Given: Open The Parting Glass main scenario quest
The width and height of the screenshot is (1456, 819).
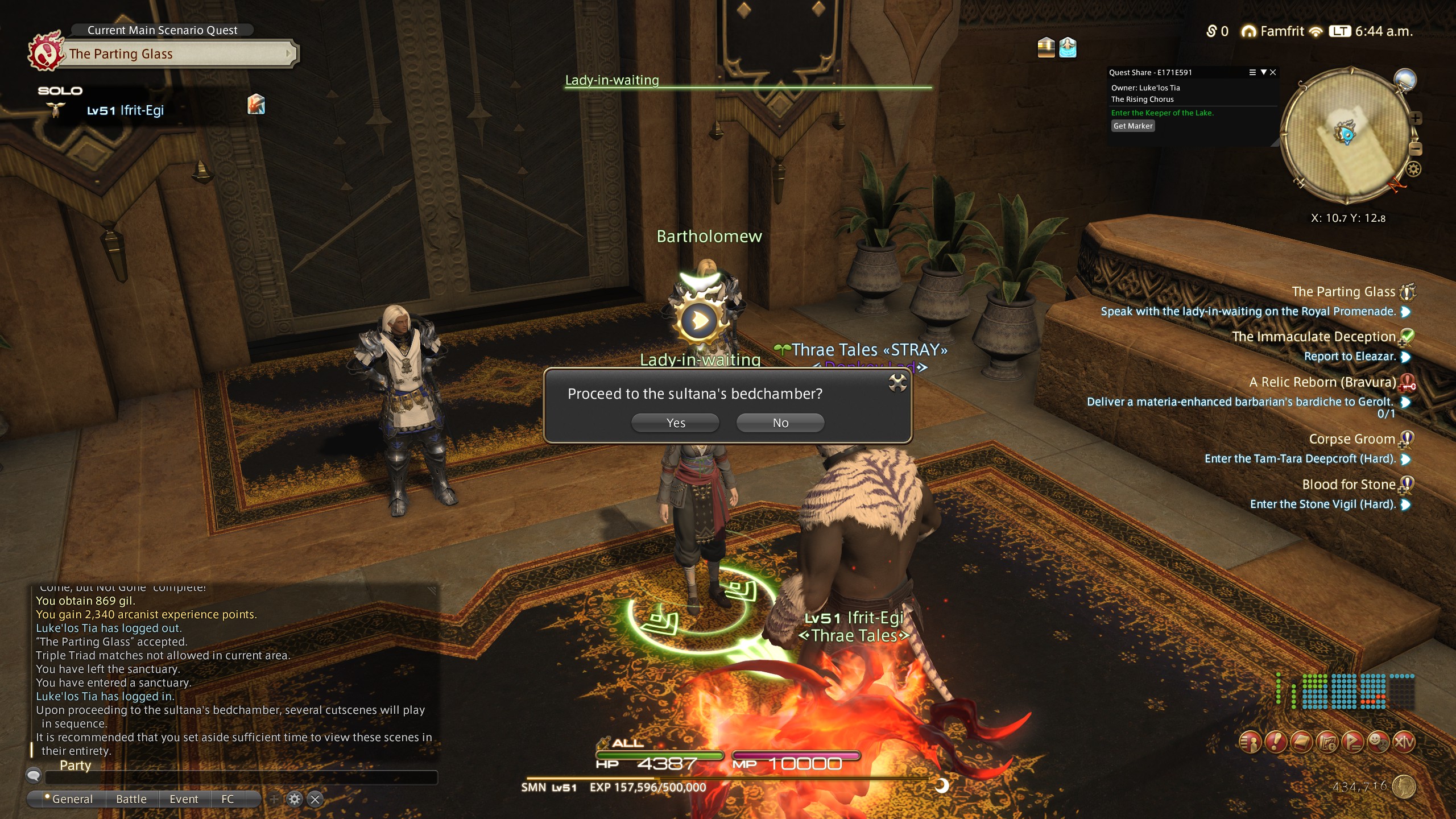Looking at the screenshot, I should 176,54.
